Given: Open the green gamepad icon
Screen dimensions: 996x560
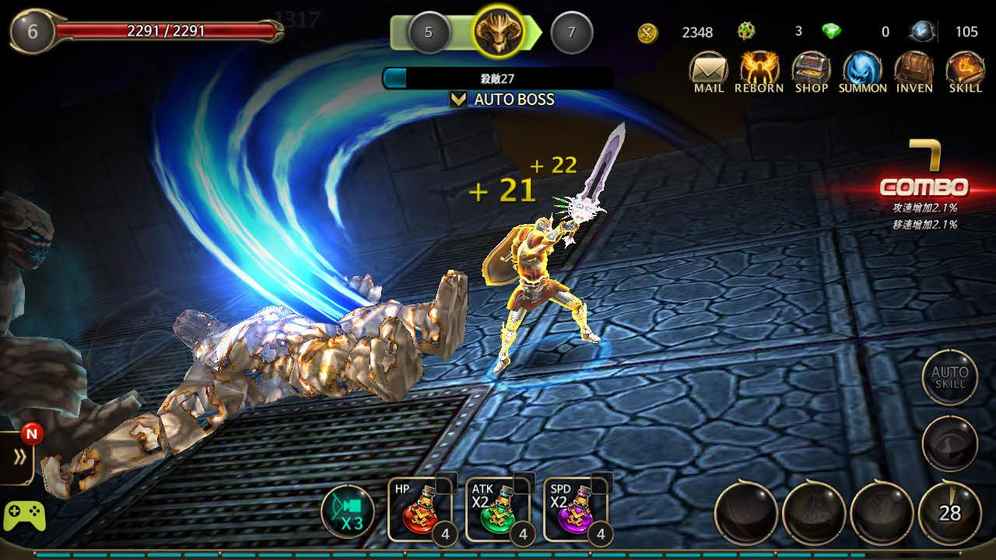Looking at the screenshot, I should [x=24, y=516].
